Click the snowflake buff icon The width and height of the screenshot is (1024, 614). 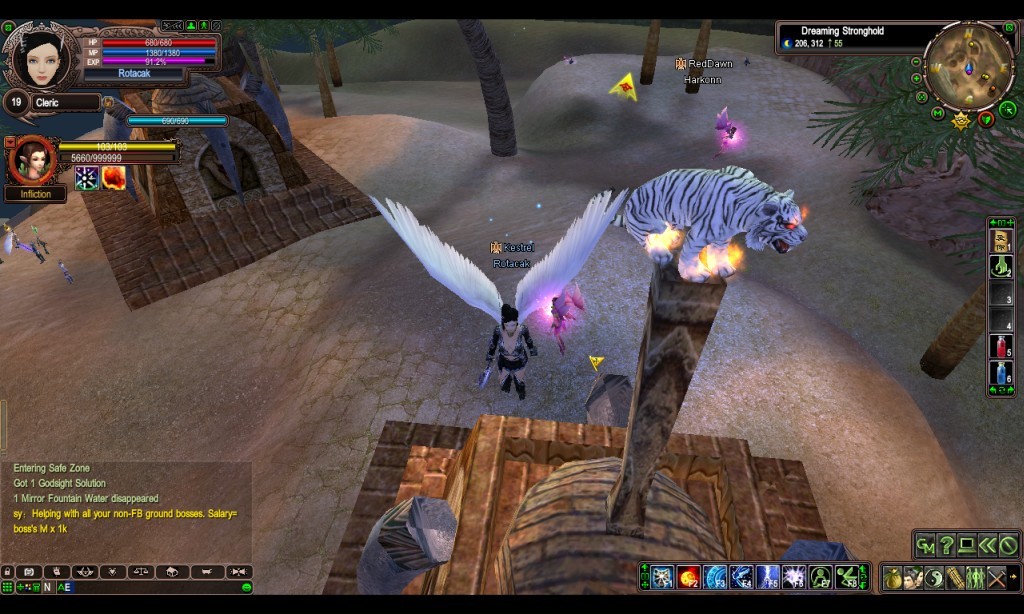coord(87,177)
